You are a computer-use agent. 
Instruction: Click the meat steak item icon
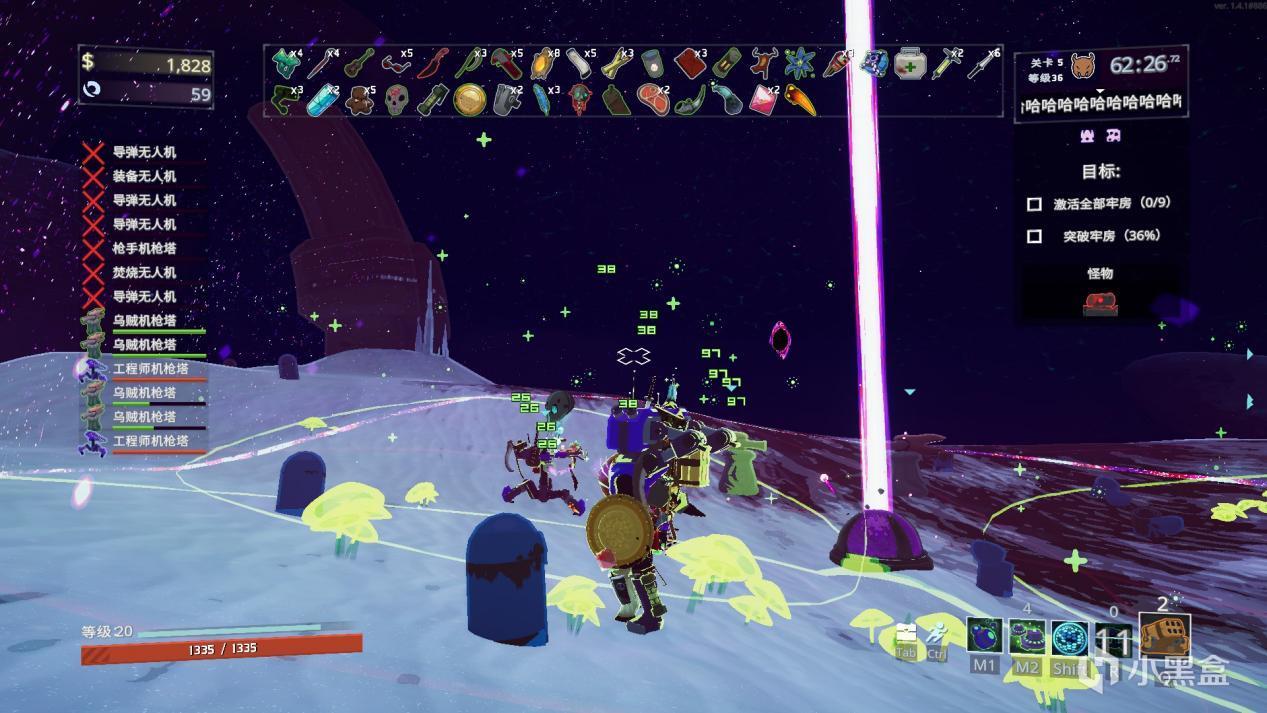pyautogui.click(x=652, y=99)
